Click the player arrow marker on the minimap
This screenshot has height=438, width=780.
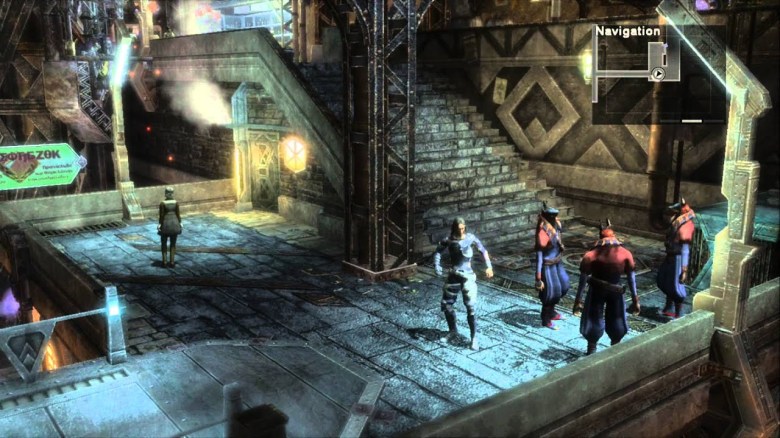(658, 73)
